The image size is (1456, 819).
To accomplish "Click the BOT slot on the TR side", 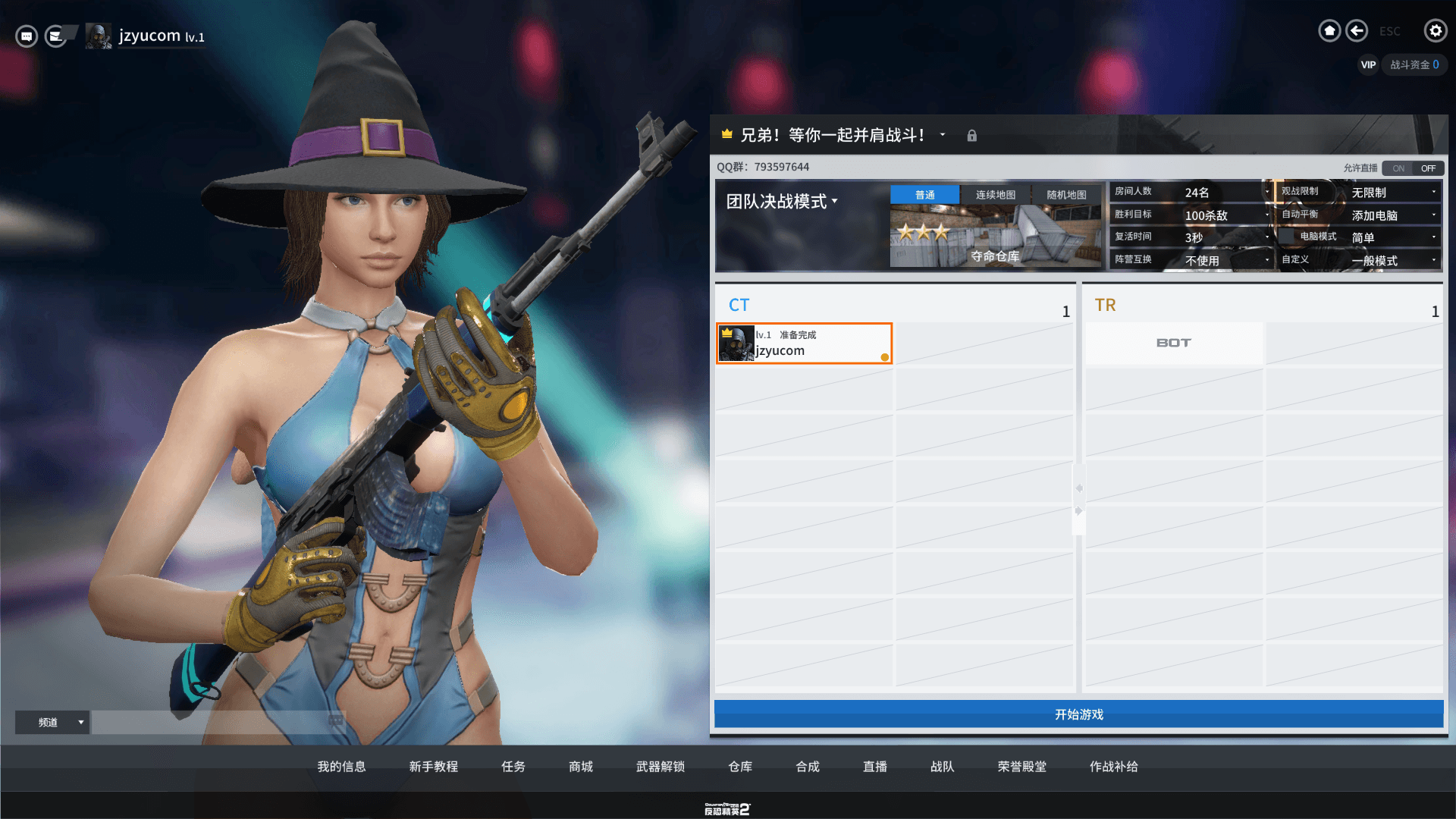I will click(1173, 343).
